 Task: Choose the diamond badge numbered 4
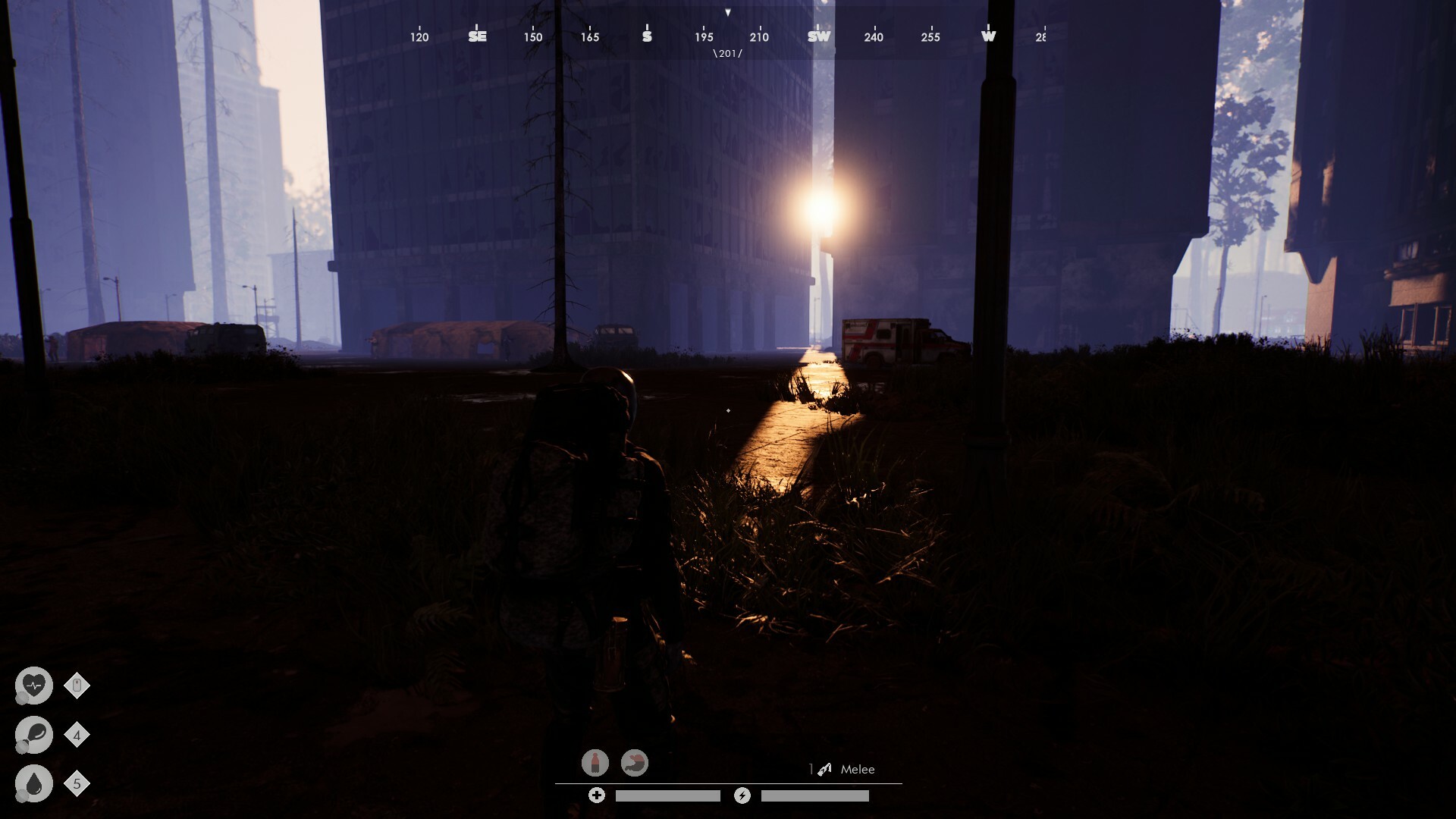(x=77, y=735)
